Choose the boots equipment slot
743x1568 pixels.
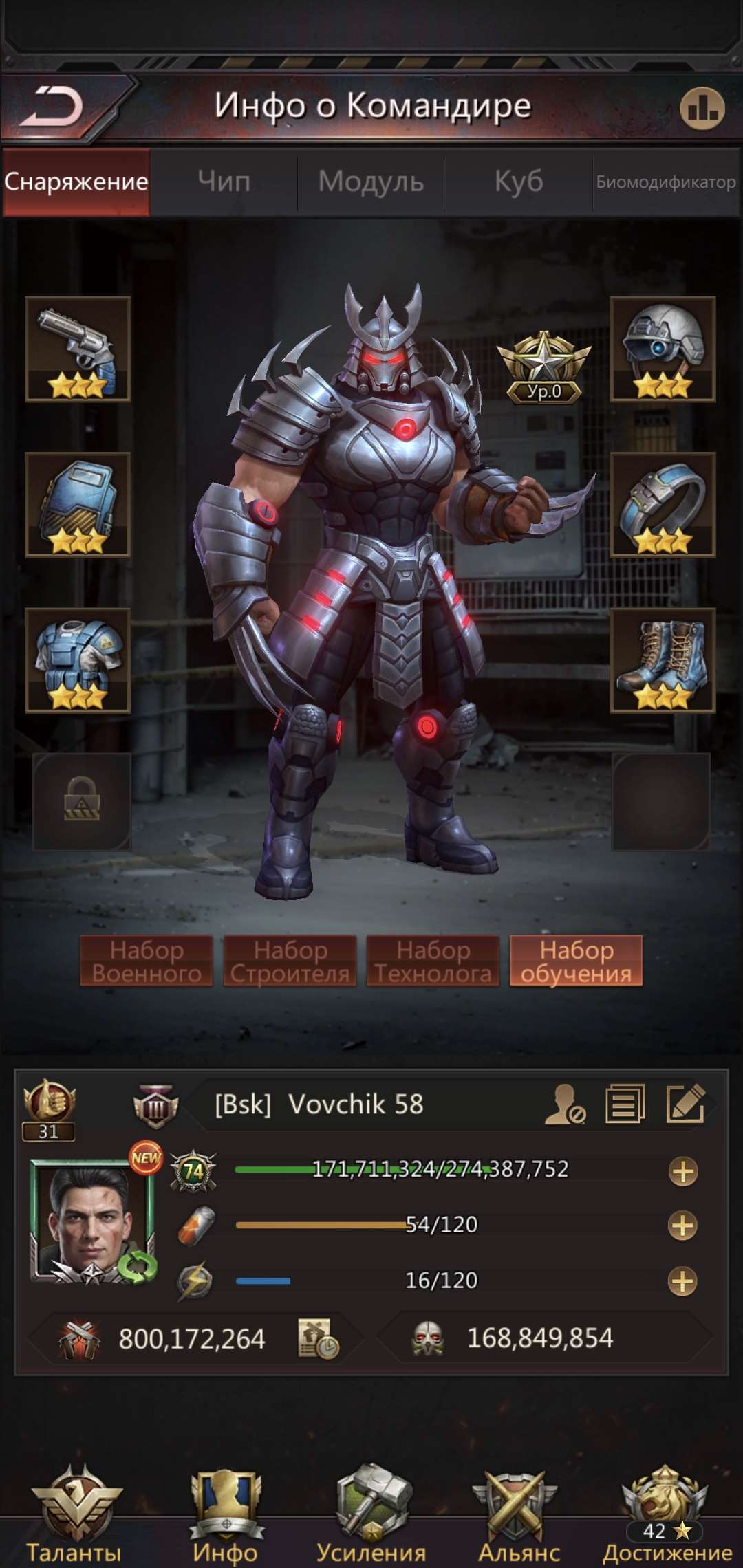pyautogui.click(x=663, y=660)
